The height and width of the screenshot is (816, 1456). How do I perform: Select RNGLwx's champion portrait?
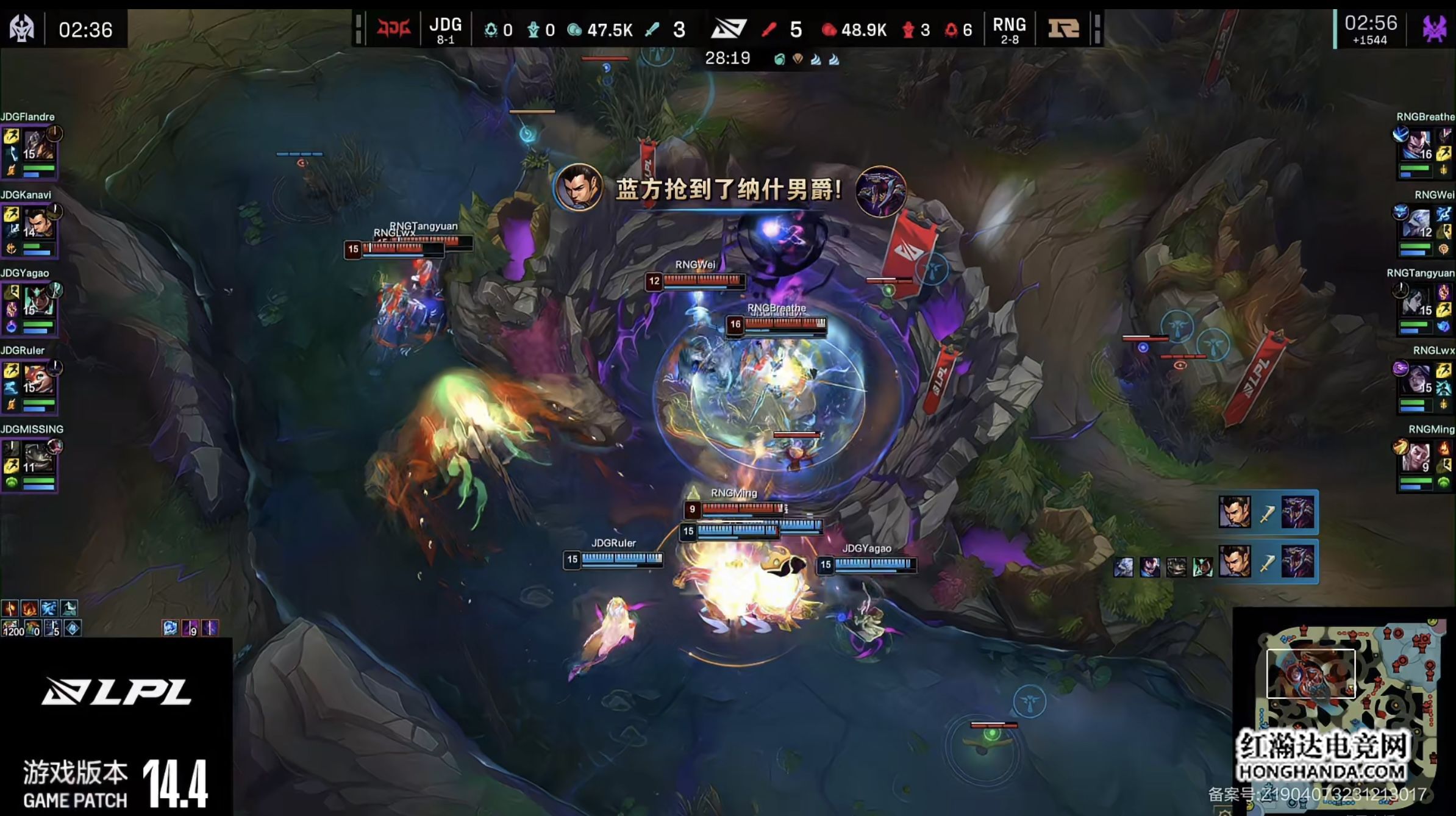(1418, 379)
